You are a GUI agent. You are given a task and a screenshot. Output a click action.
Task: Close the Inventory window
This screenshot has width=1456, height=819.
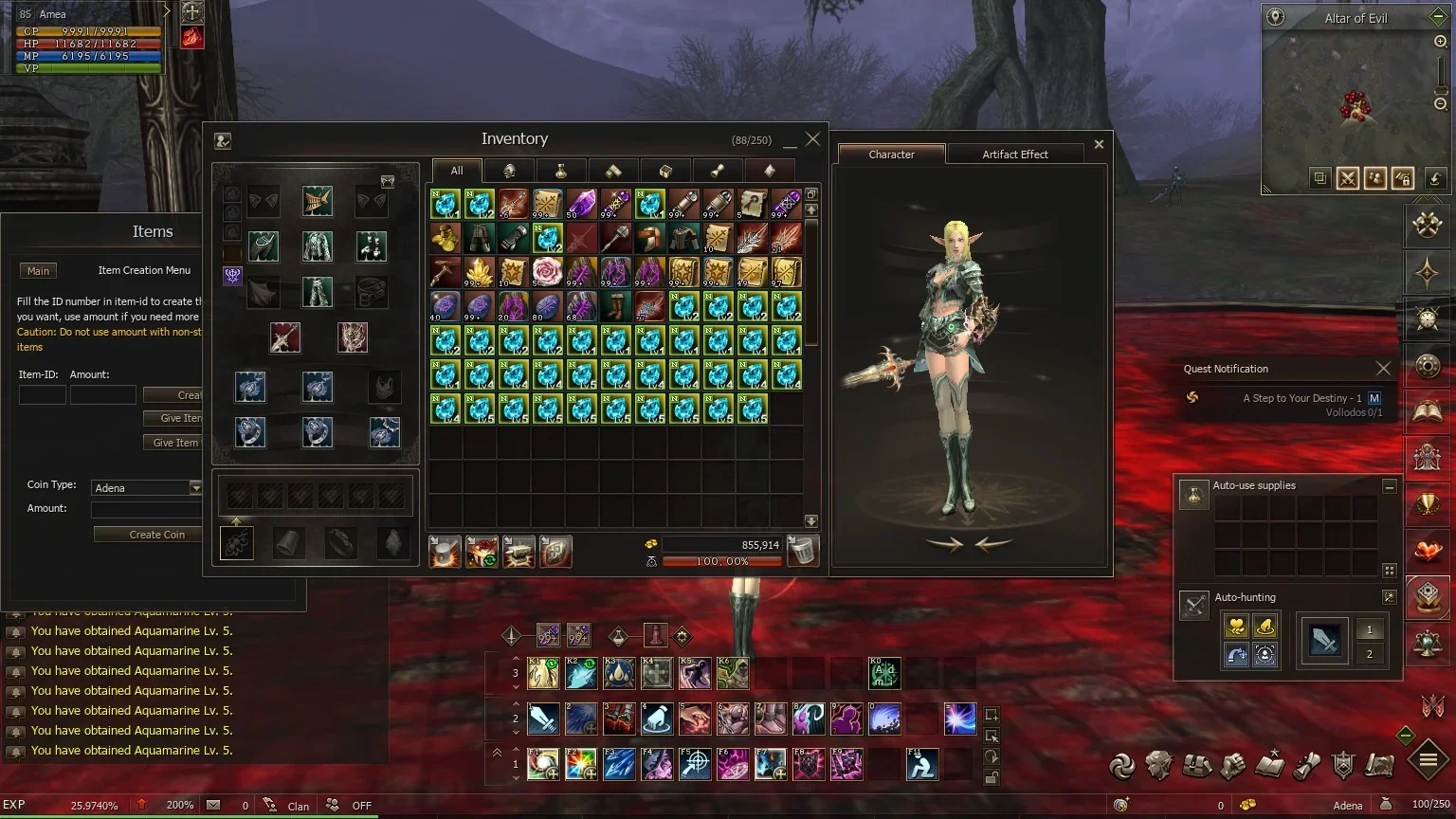click(812, 139)
